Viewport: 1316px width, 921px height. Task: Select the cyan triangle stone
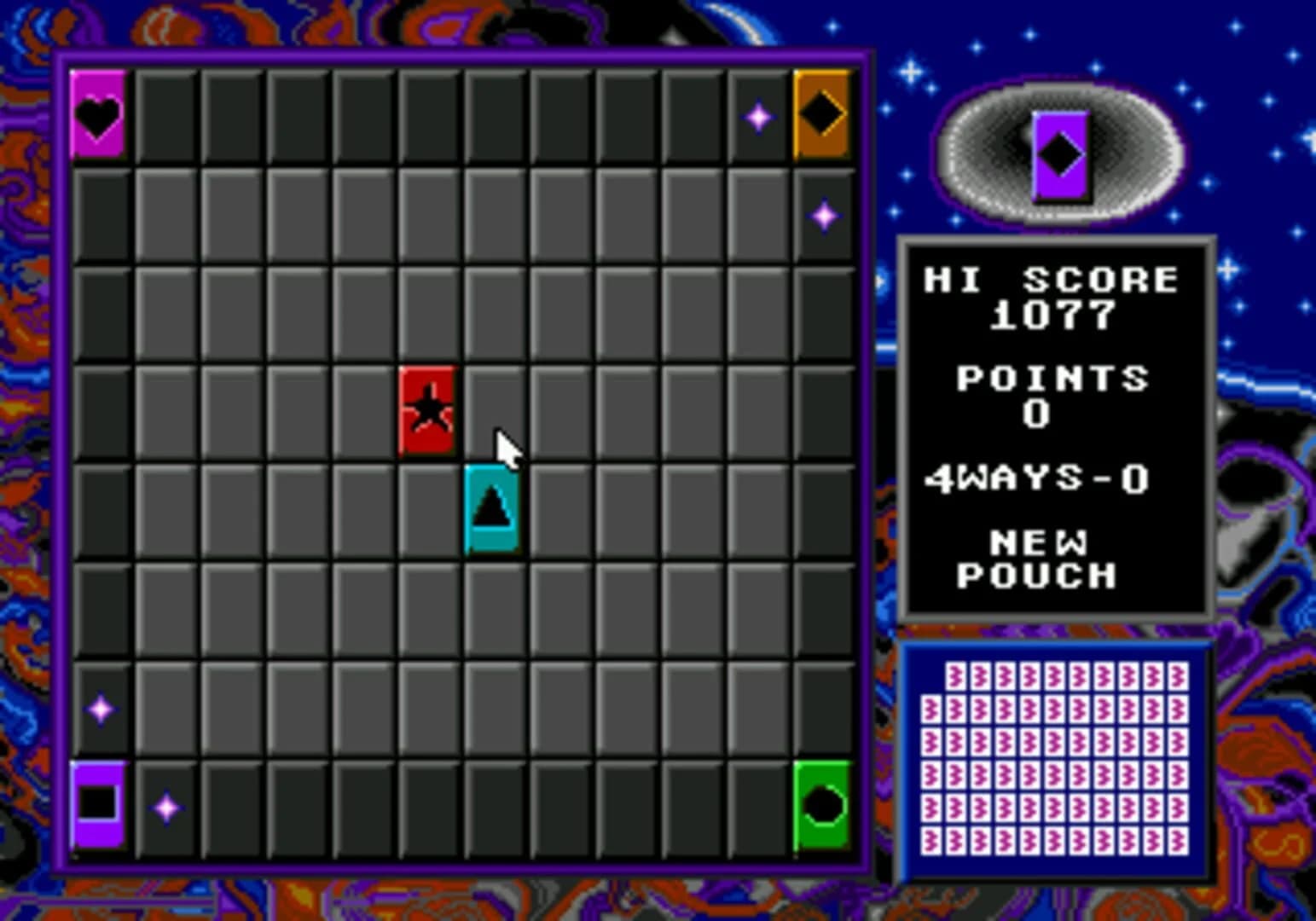point(490,507)
